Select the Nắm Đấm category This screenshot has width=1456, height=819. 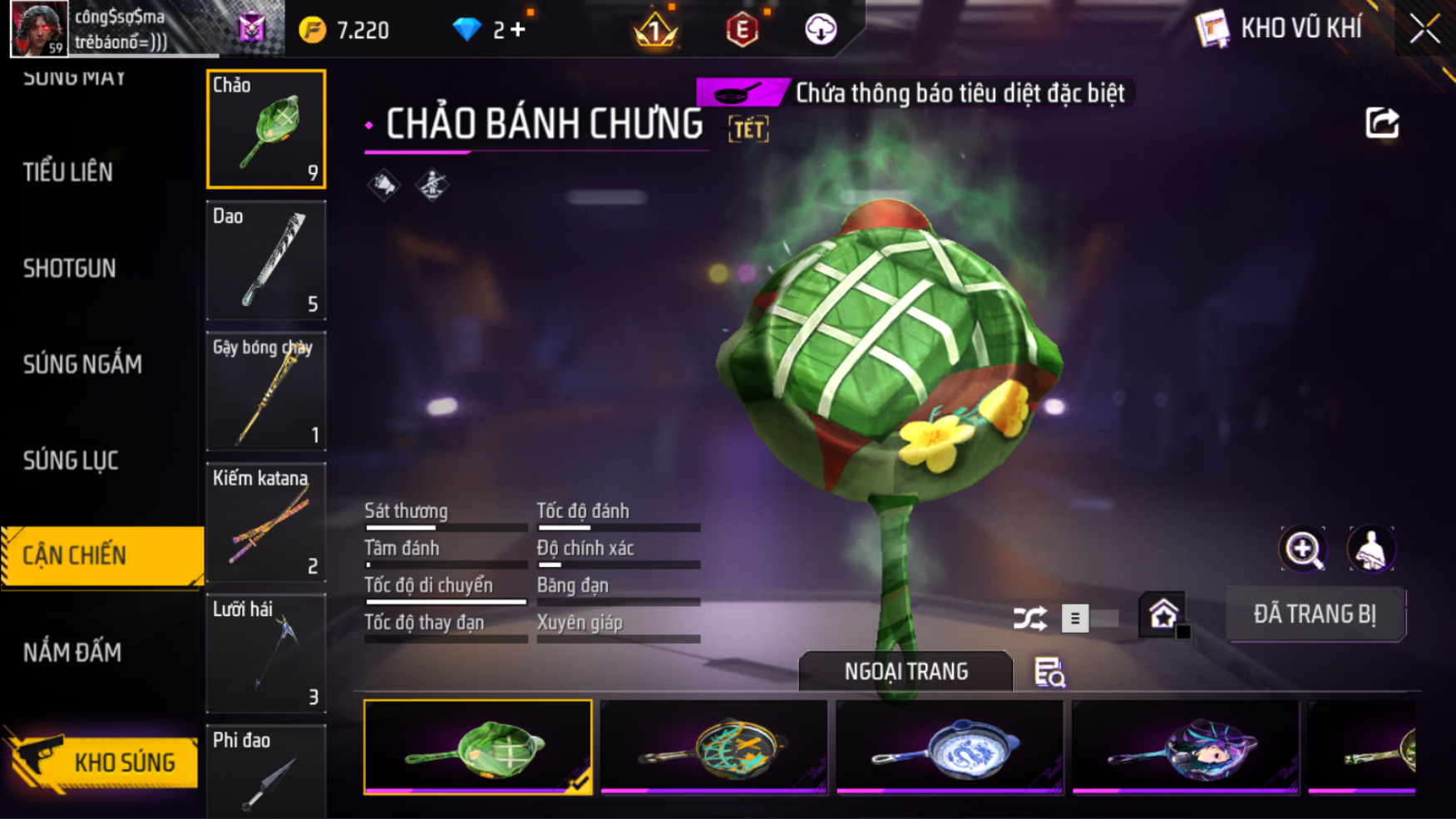click(x=72, y=653)
